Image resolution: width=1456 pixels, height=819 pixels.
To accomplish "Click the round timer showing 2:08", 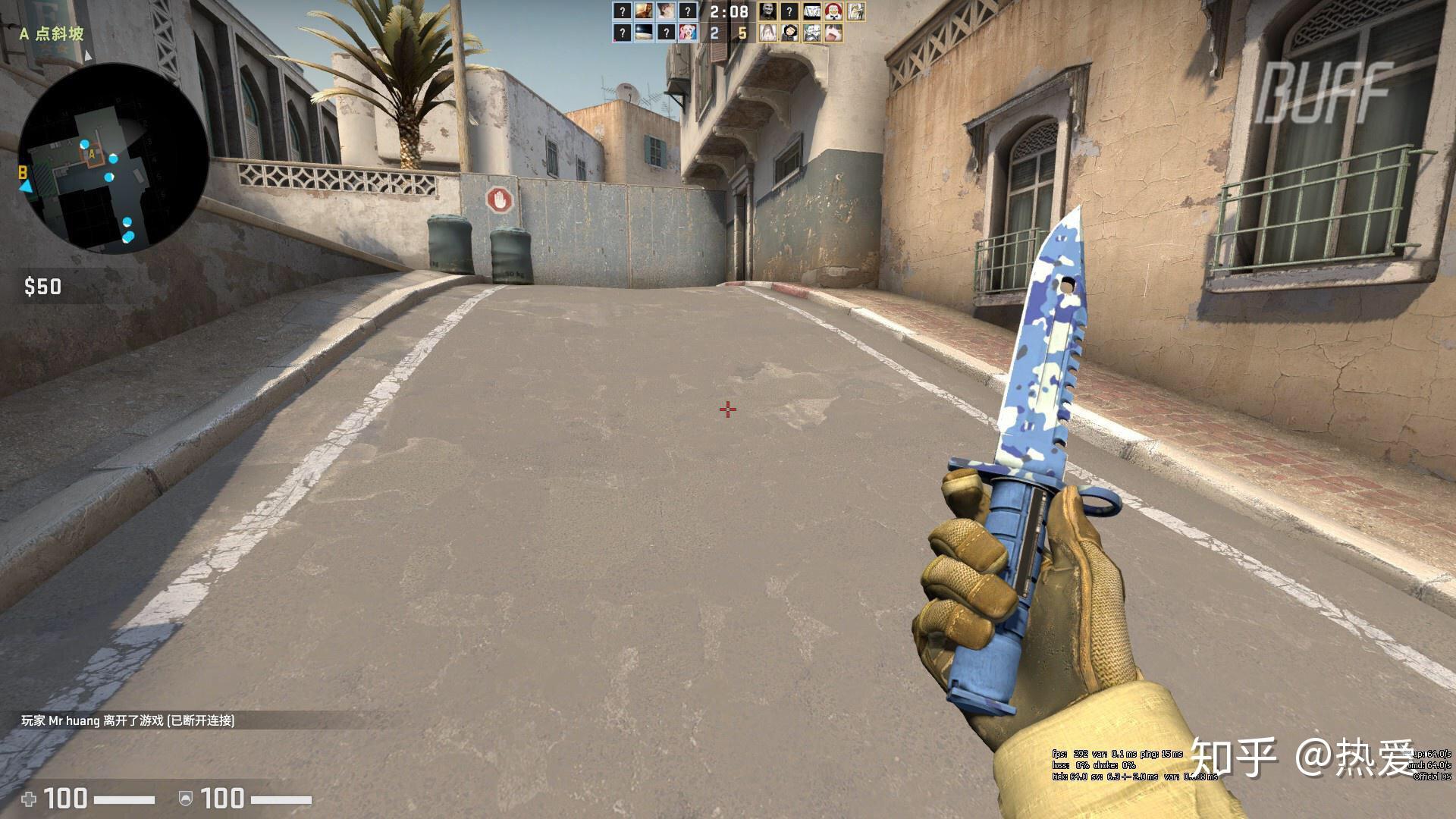I will (x=729, y=12).
